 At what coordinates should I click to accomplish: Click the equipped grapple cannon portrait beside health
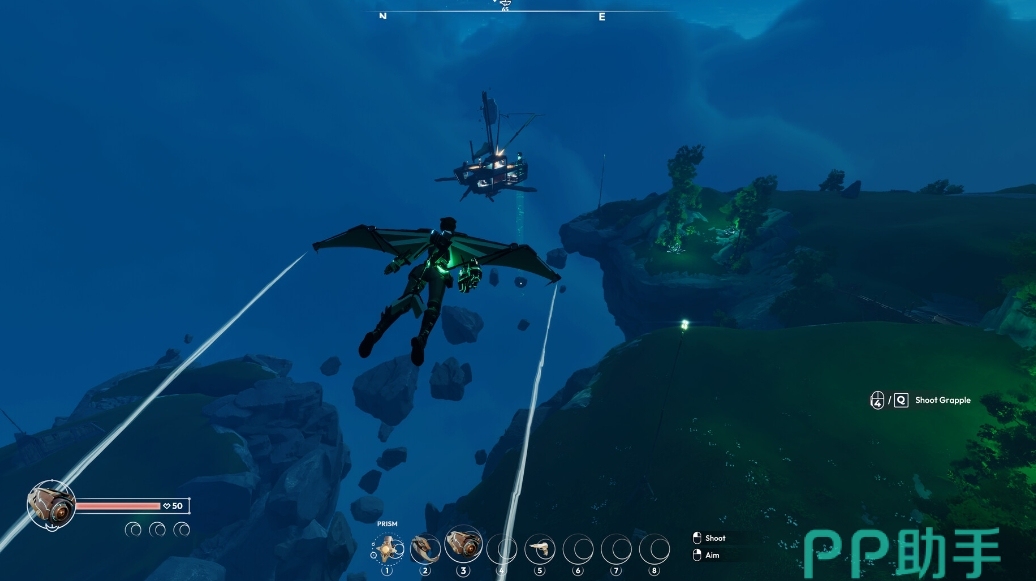pos(51,505)
